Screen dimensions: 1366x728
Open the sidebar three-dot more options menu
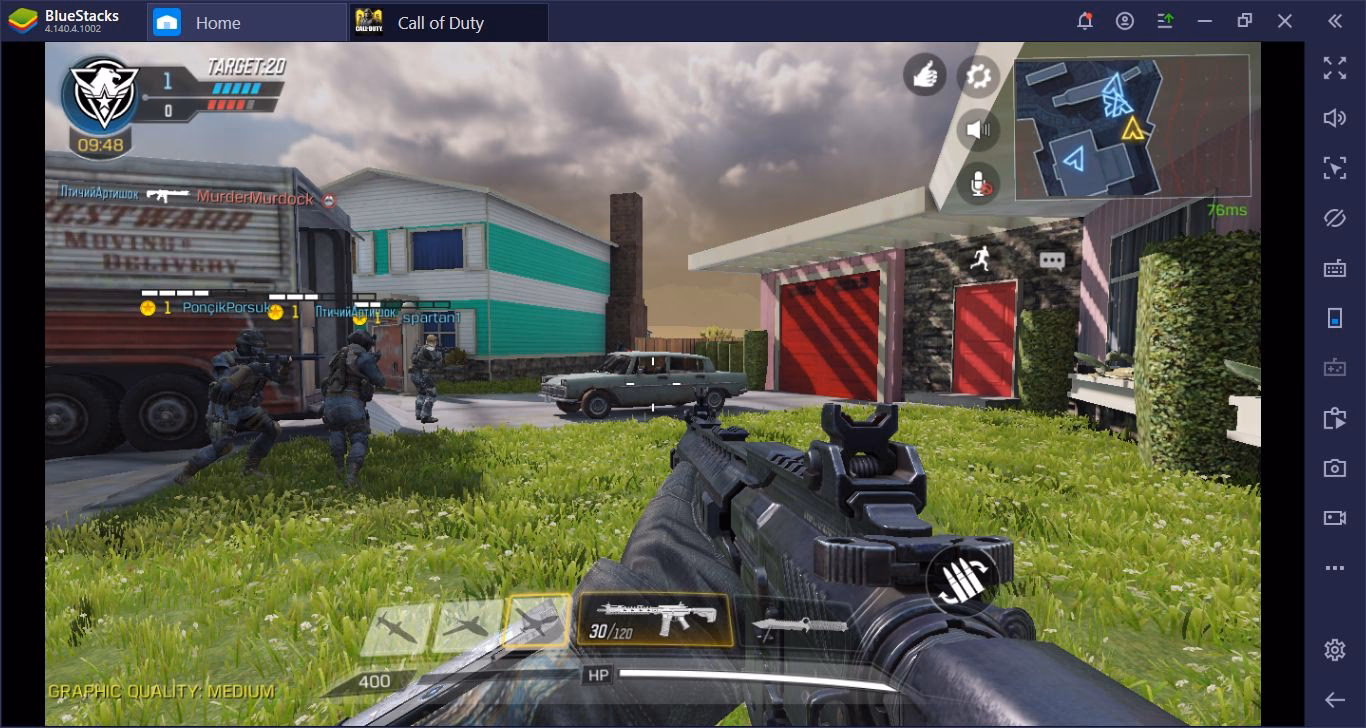(1335, 567)
